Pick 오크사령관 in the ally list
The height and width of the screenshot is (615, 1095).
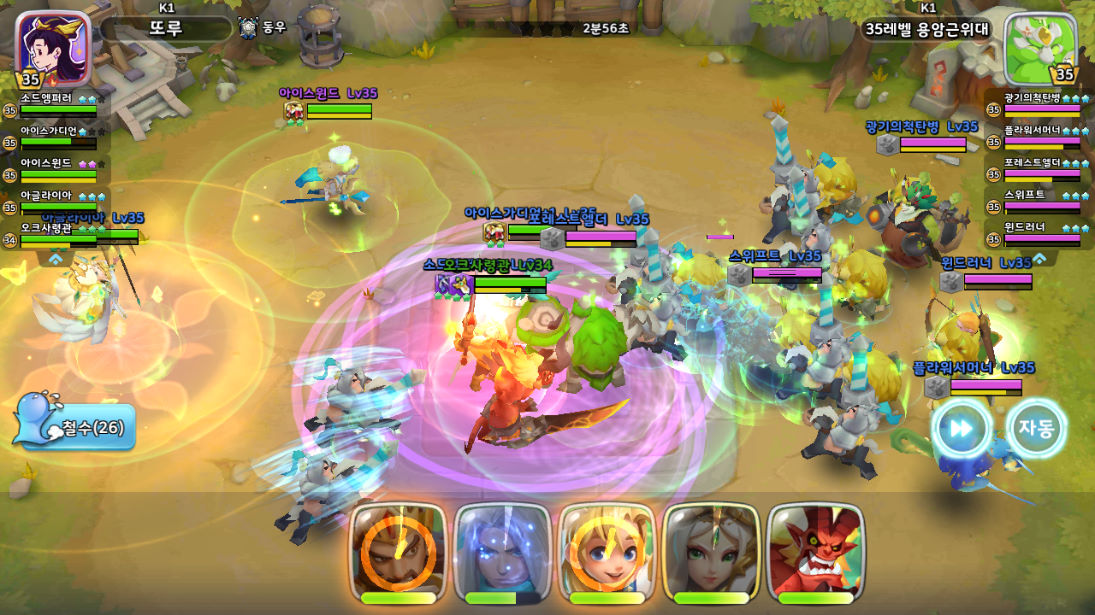58,233
